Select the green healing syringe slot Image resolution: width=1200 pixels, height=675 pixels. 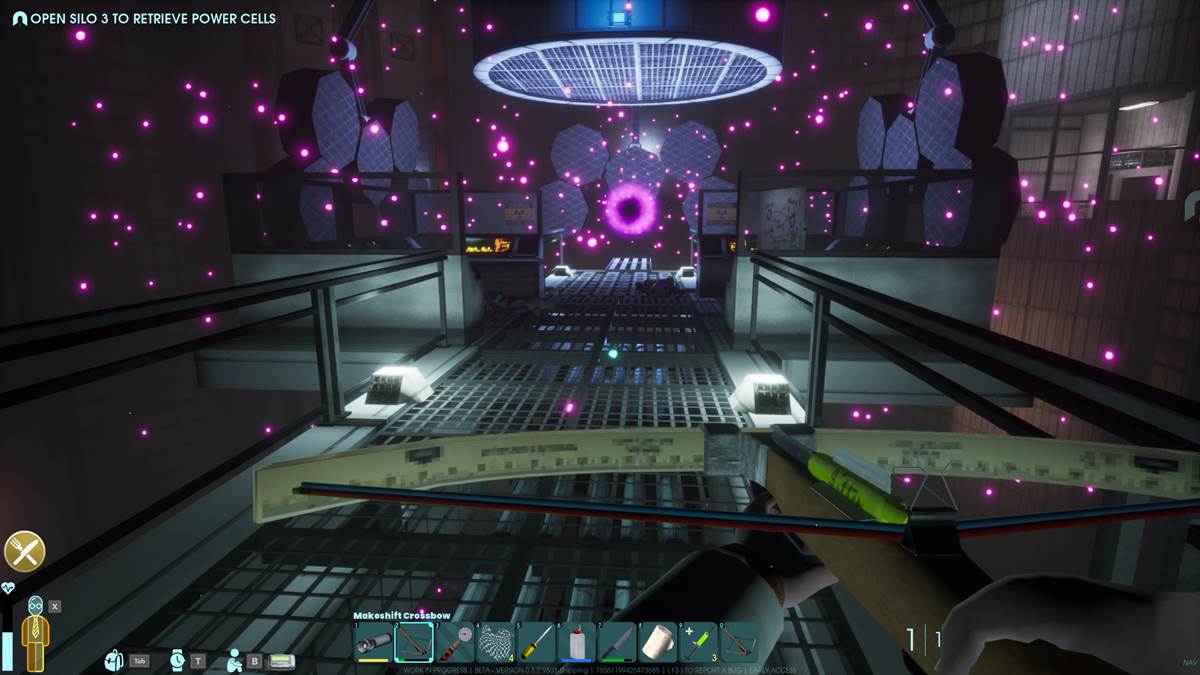[698, 642]
